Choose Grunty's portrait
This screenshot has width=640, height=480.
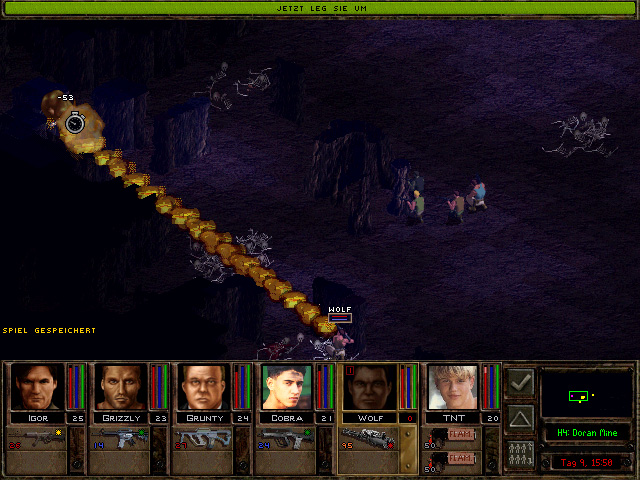203,387
